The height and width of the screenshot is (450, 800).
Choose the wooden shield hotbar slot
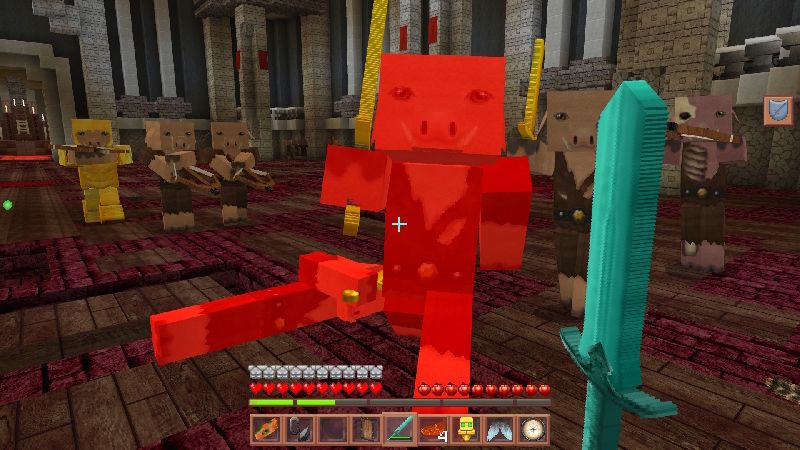(x=366, y=430)
